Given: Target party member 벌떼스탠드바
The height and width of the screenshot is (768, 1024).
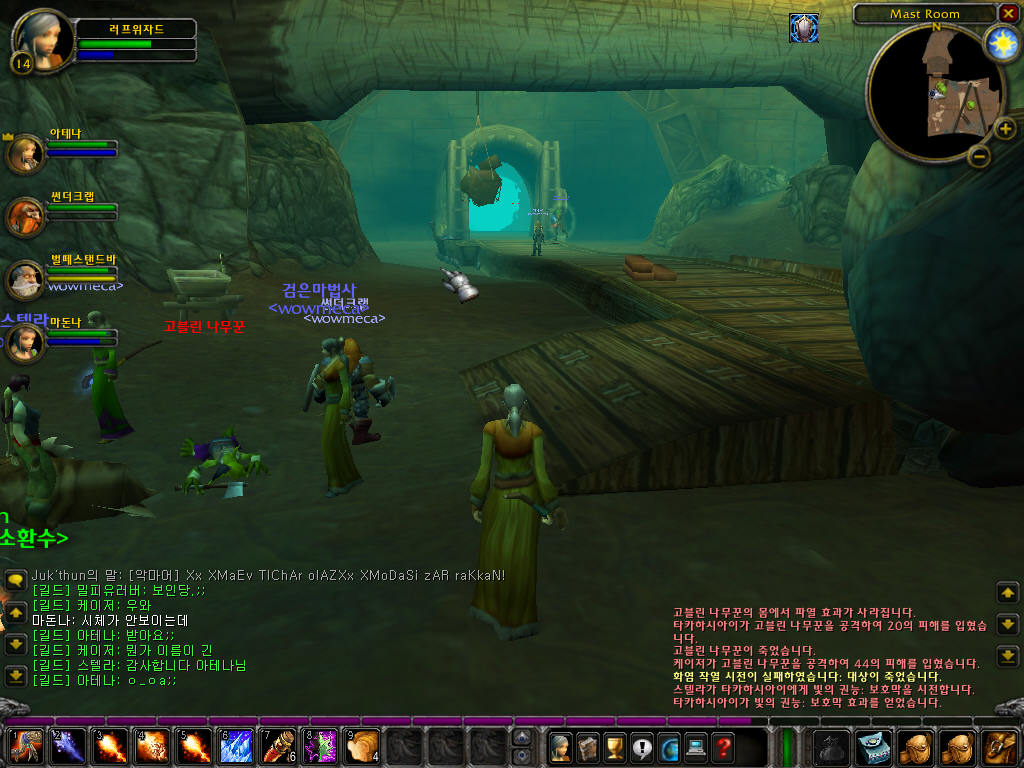Looking at the screenshot, I should point(25,280).
